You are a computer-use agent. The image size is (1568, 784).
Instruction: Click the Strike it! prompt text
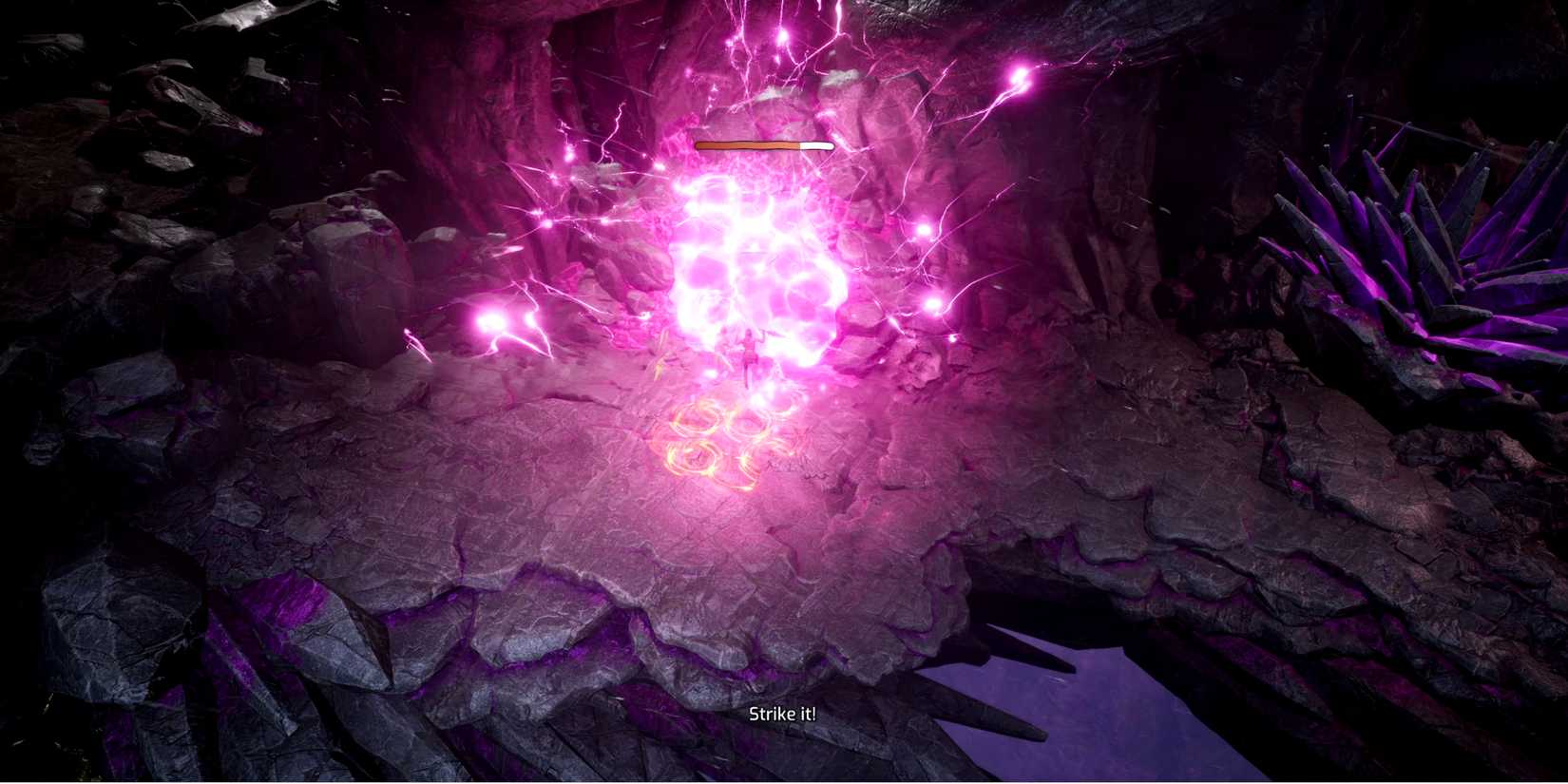783,713
